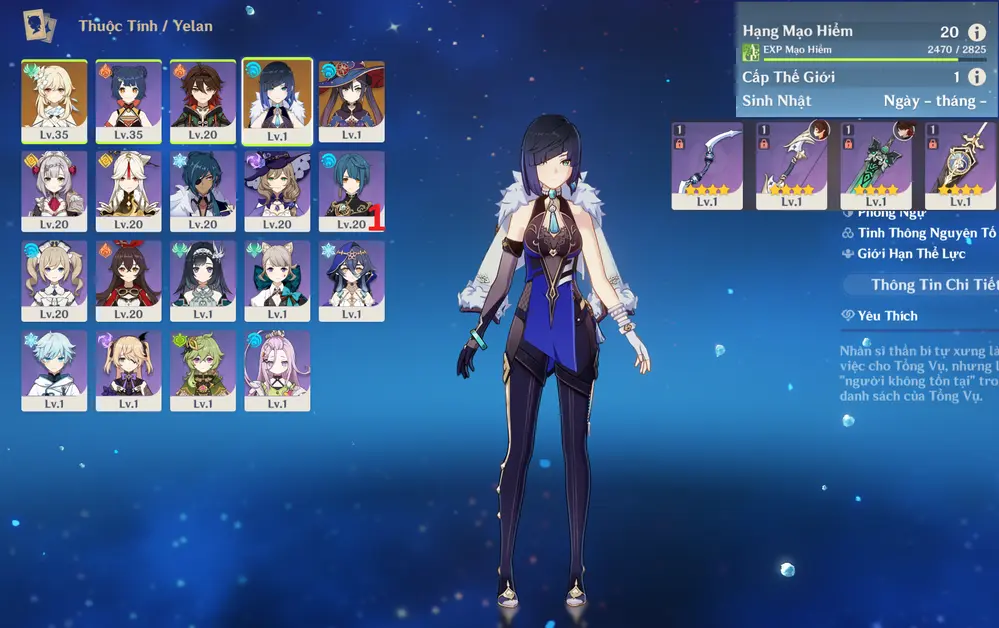The width and height of the screenshot is (999, 628).
Task: Choose Lynette with cat ears
Action: [x=277, y=279]
